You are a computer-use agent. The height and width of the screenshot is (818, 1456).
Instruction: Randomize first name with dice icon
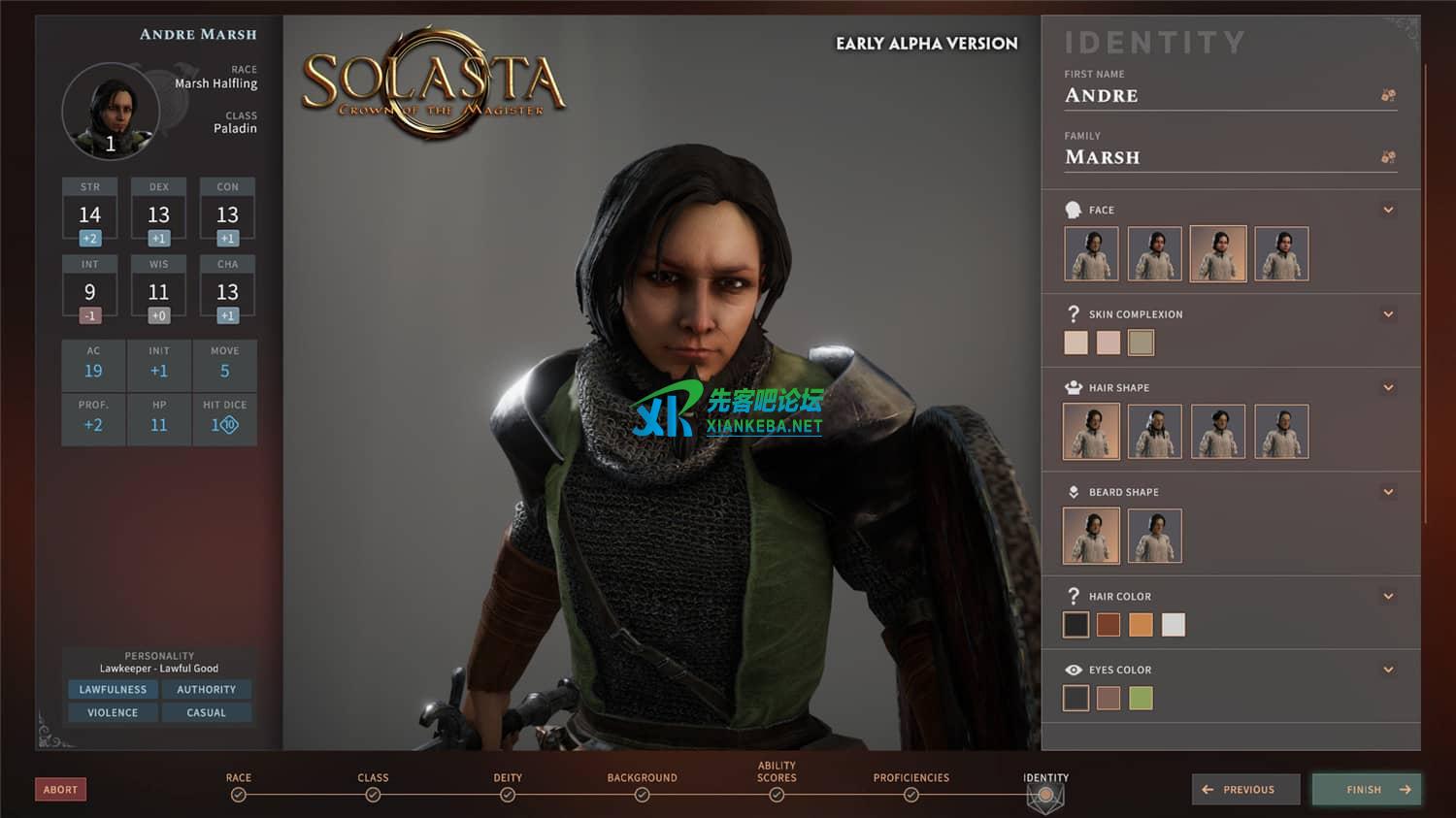tap(1388, 95)
